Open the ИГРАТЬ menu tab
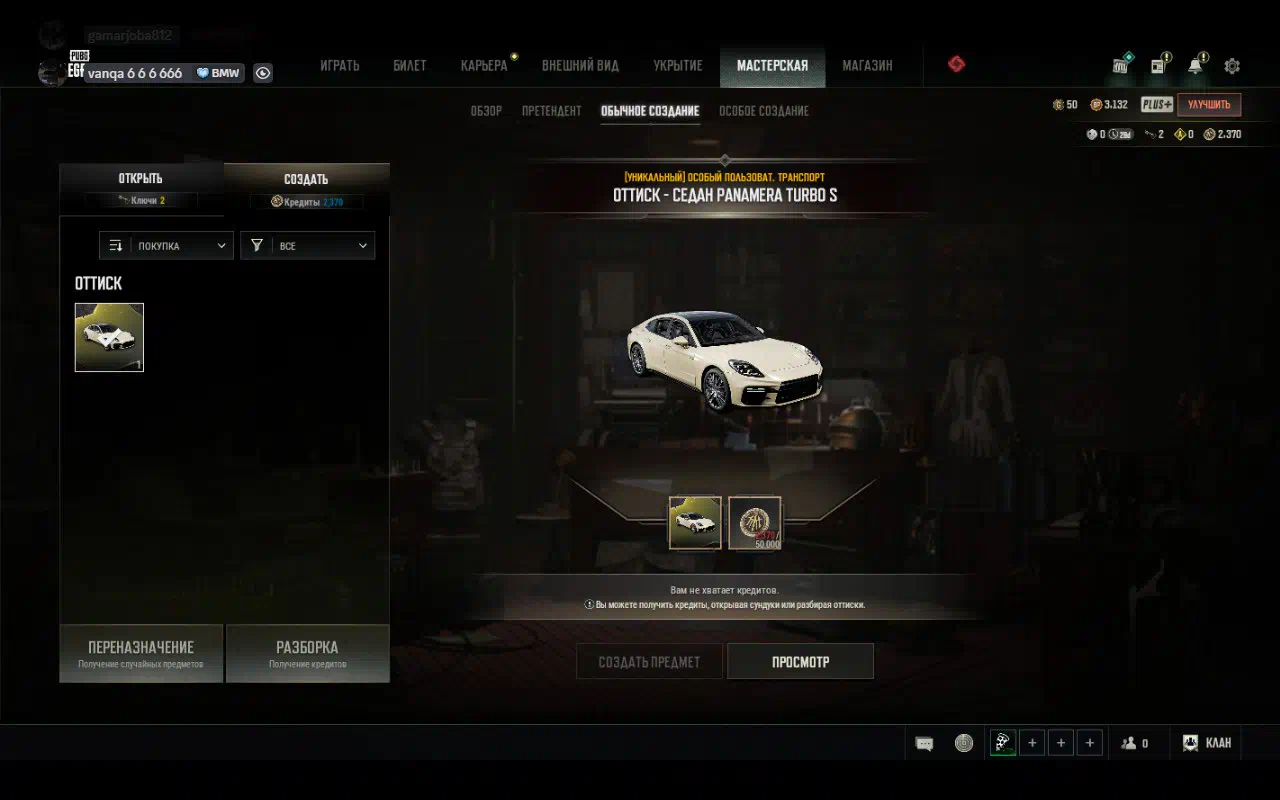 (339, 66)
